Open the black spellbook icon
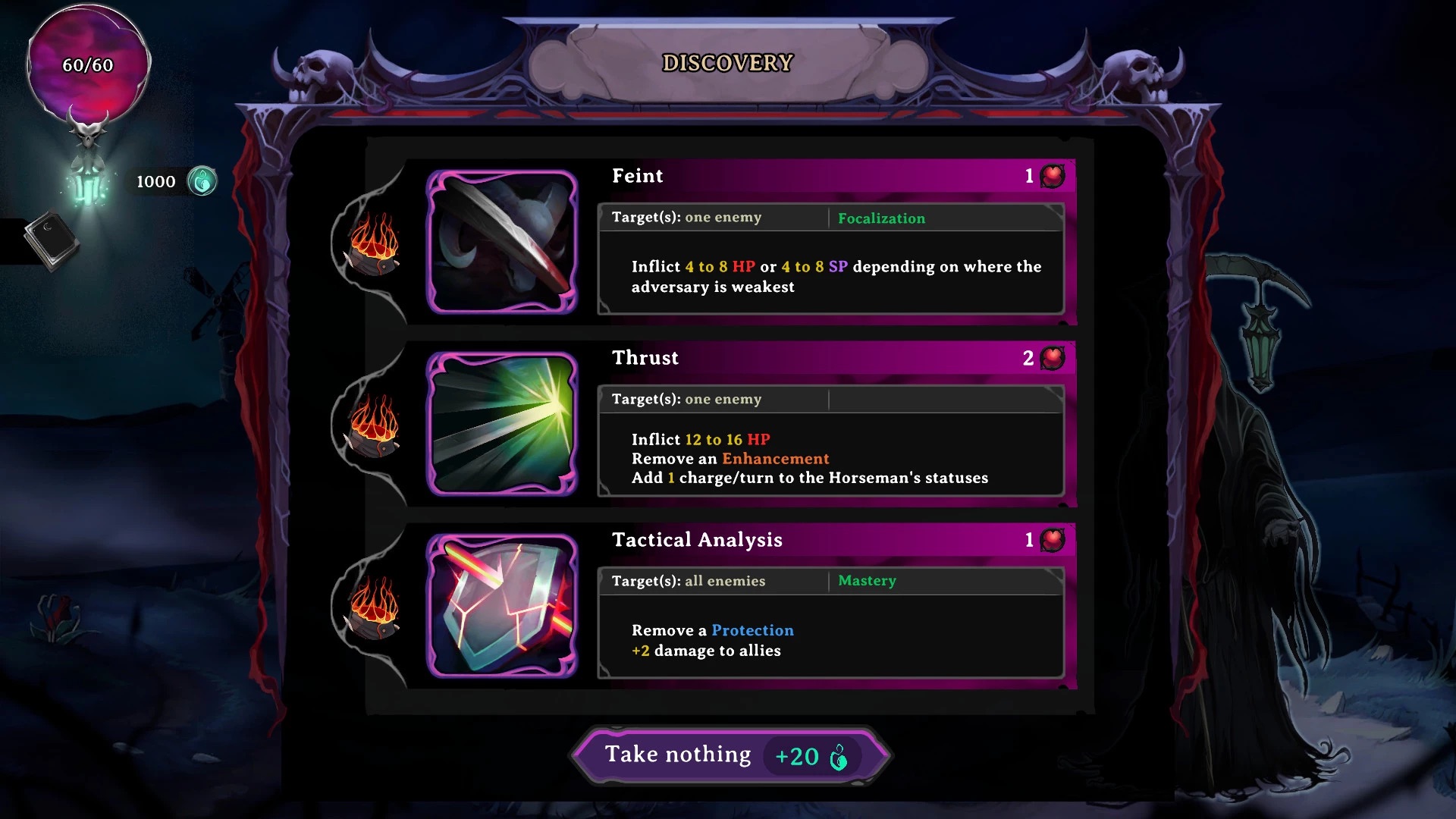 [x=52, y=240]
